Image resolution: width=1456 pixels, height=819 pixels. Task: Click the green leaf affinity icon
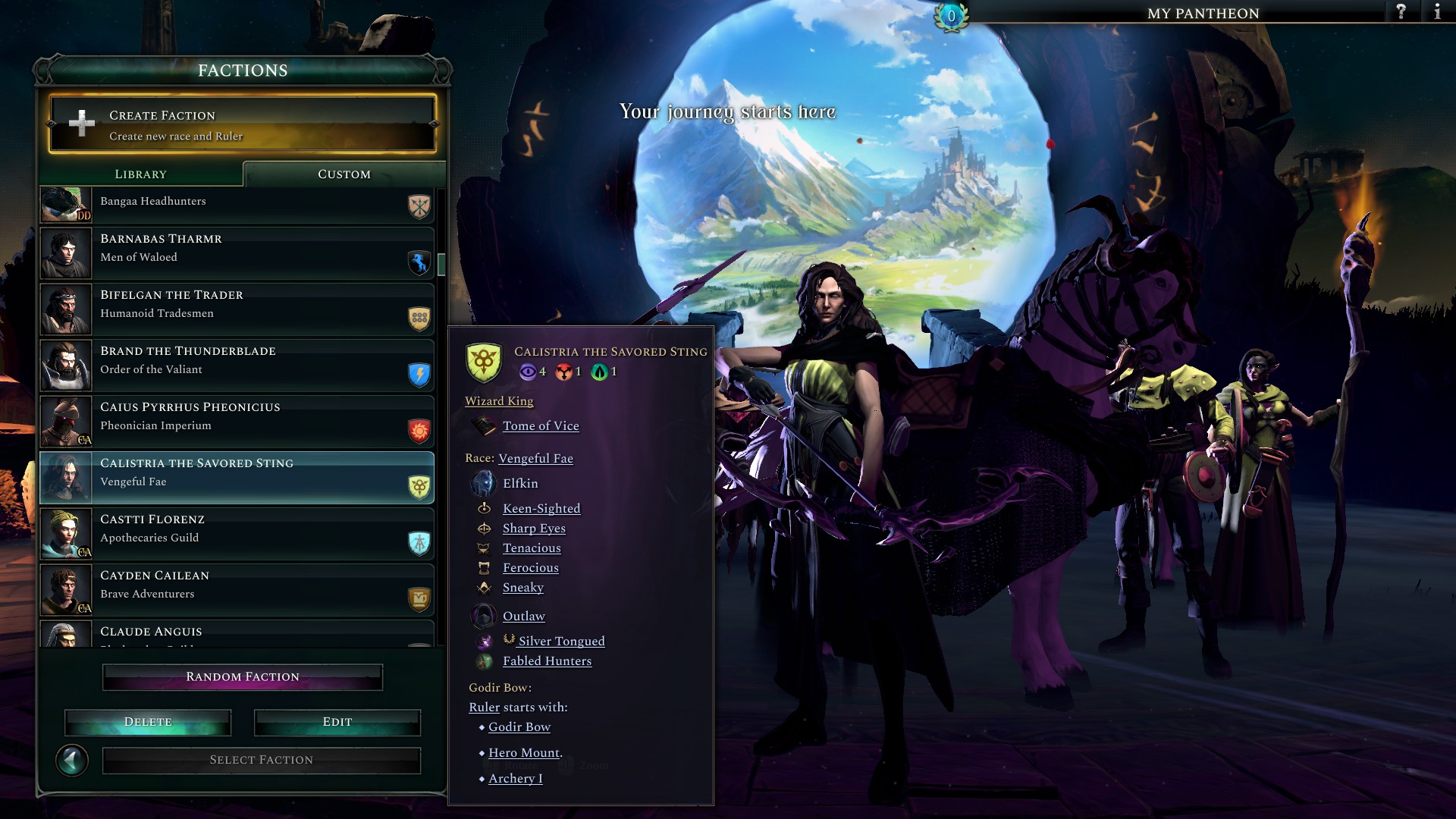pyautogui.click(x=599, y=372)
